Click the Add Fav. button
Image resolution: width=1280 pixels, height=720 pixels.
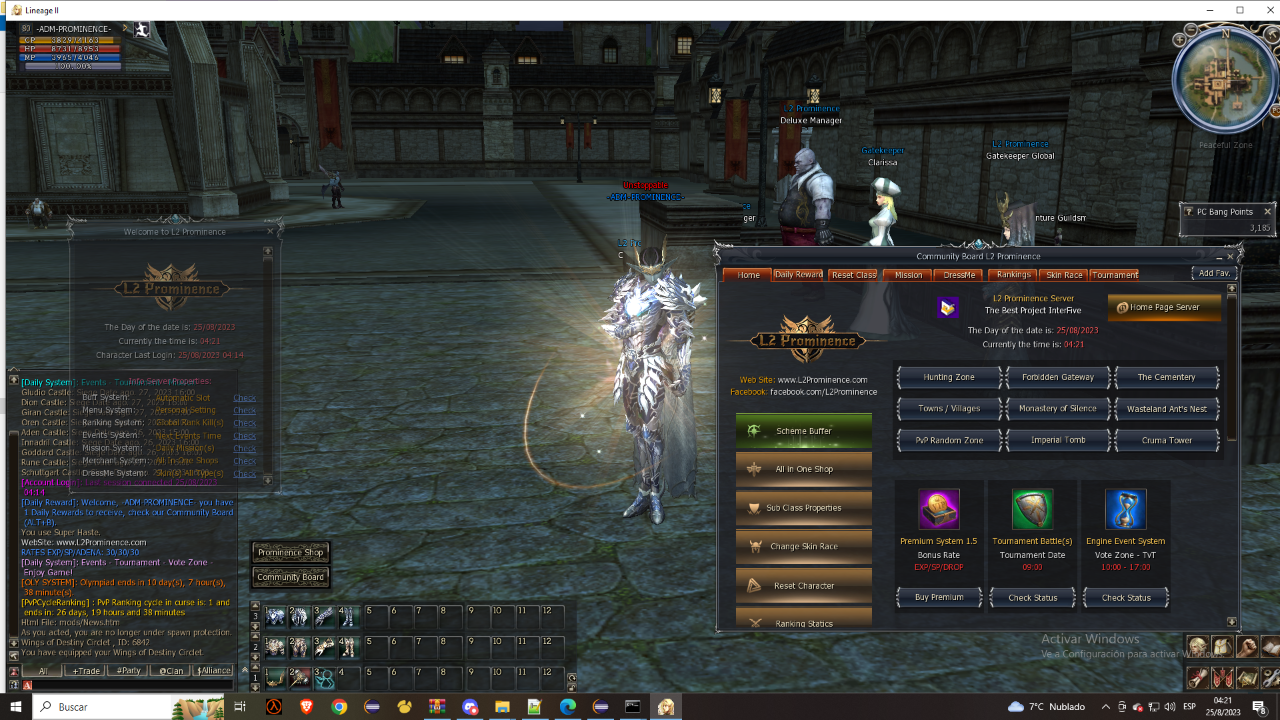tap(1214, 273)
